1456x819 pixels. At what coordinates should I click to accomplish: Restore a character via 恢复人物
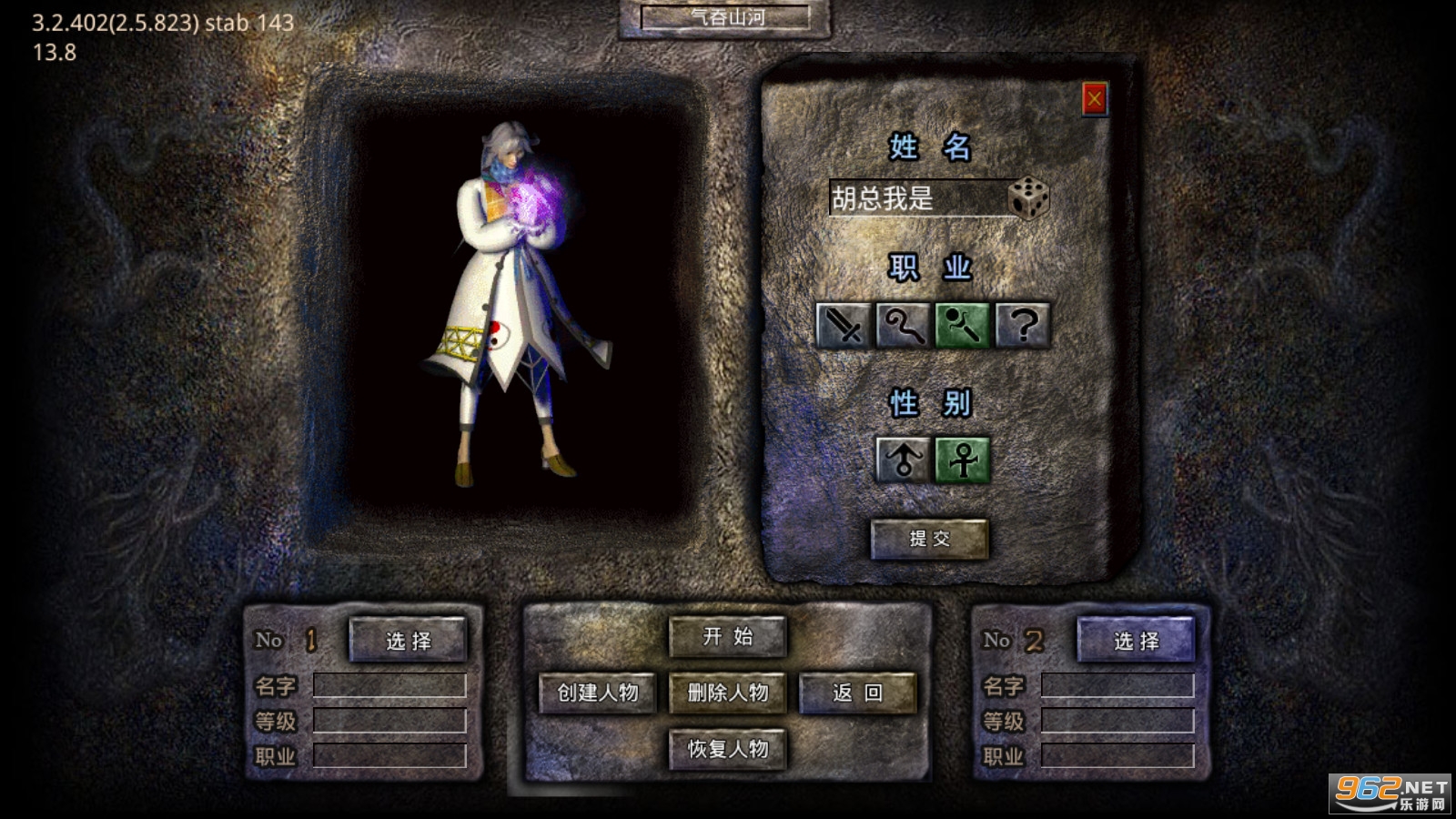point(727,749)
